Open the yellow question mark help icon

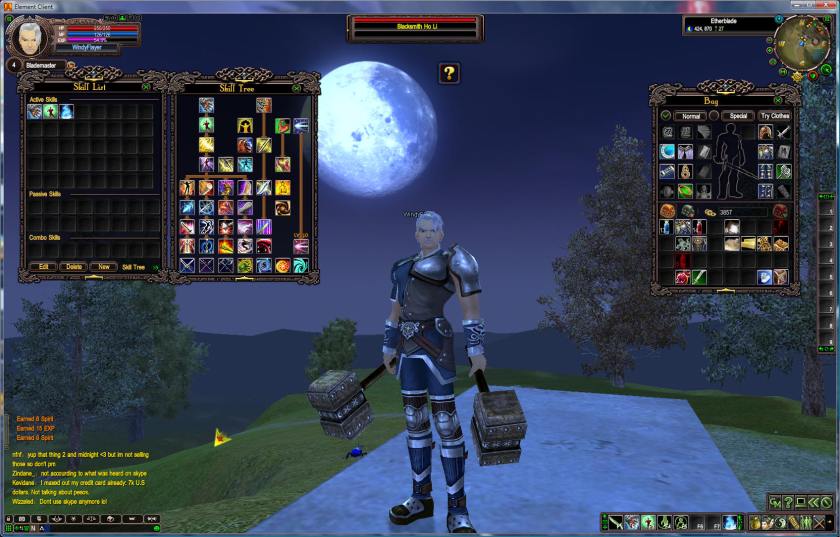click(450, 72)
